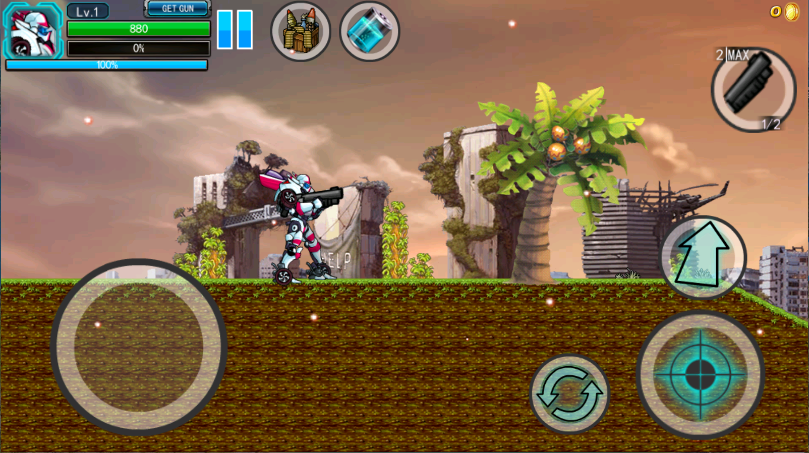
Task: Jump with the green up-arrow button
Action: (x=703, y=258)
